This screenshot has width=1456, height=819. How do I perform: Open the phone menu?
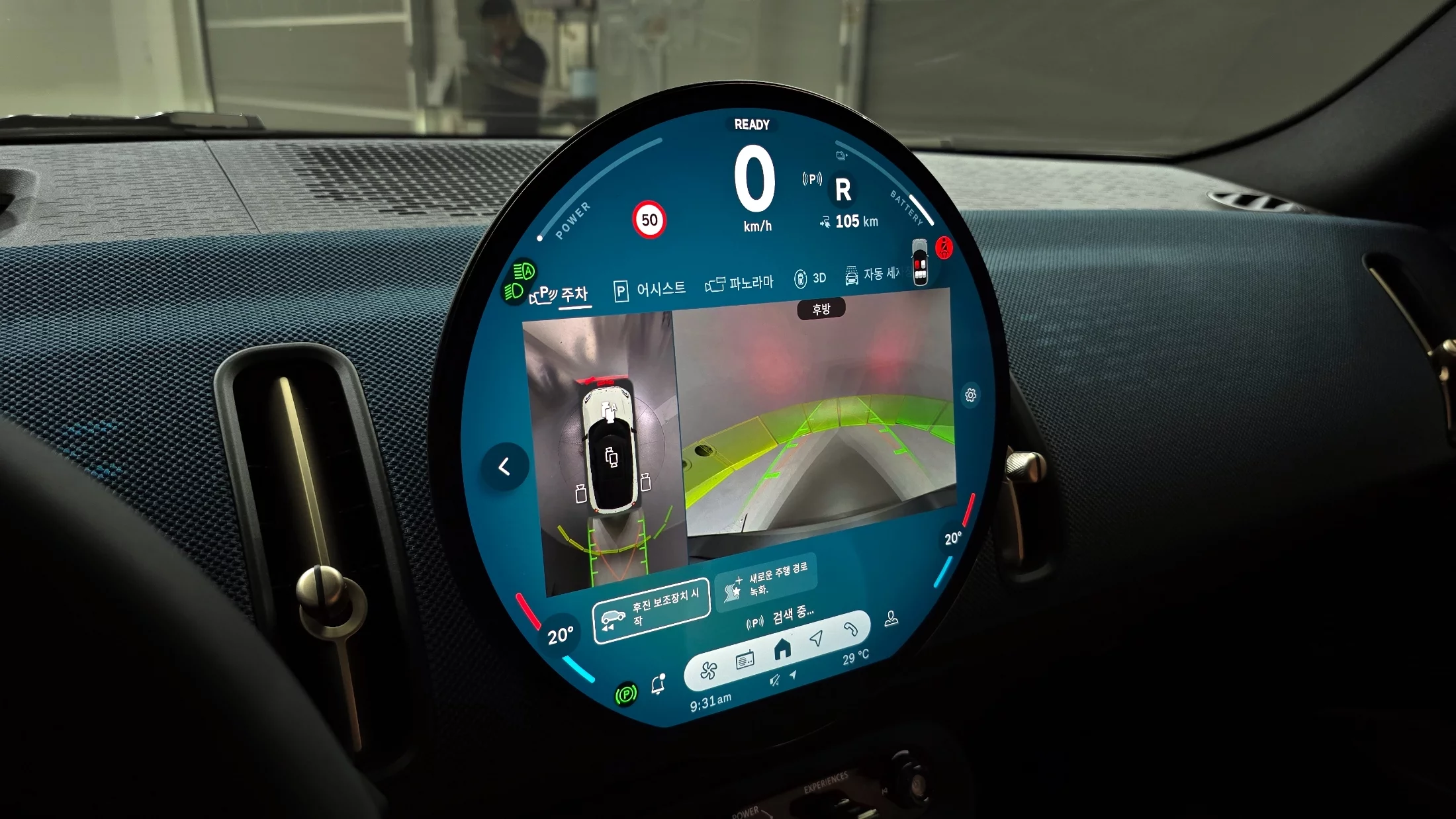click(x=850, y=629)
